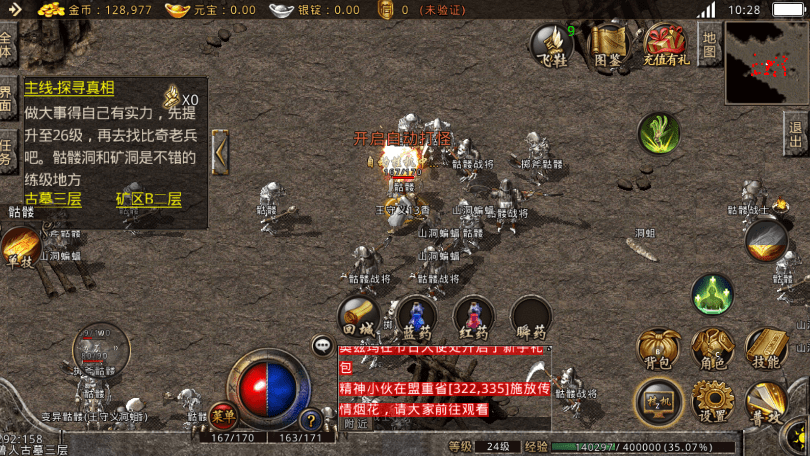Open the 背包 backpack

tap(659, 348)
